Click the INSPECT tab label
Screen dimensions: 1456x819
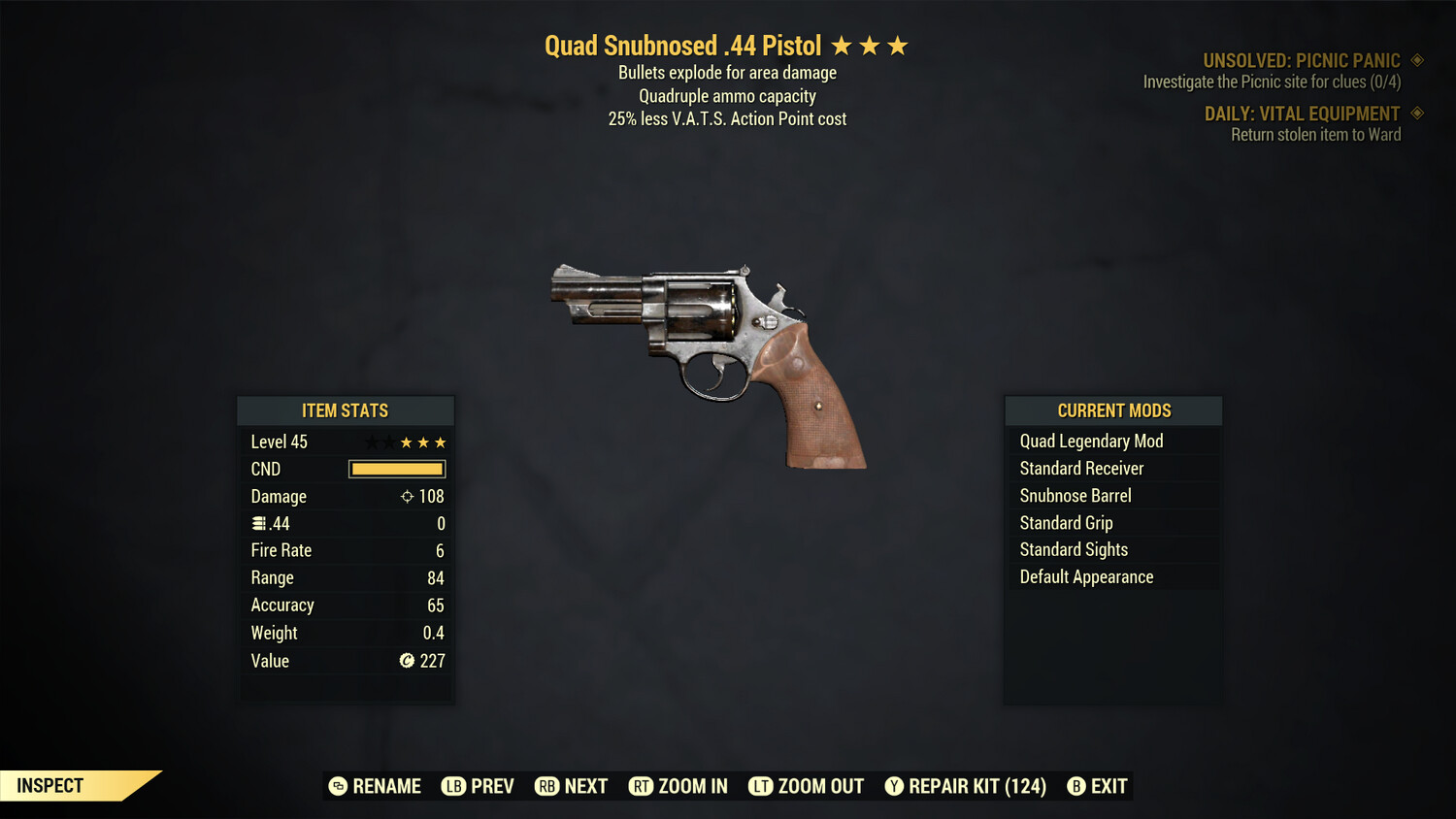[50, 785]
